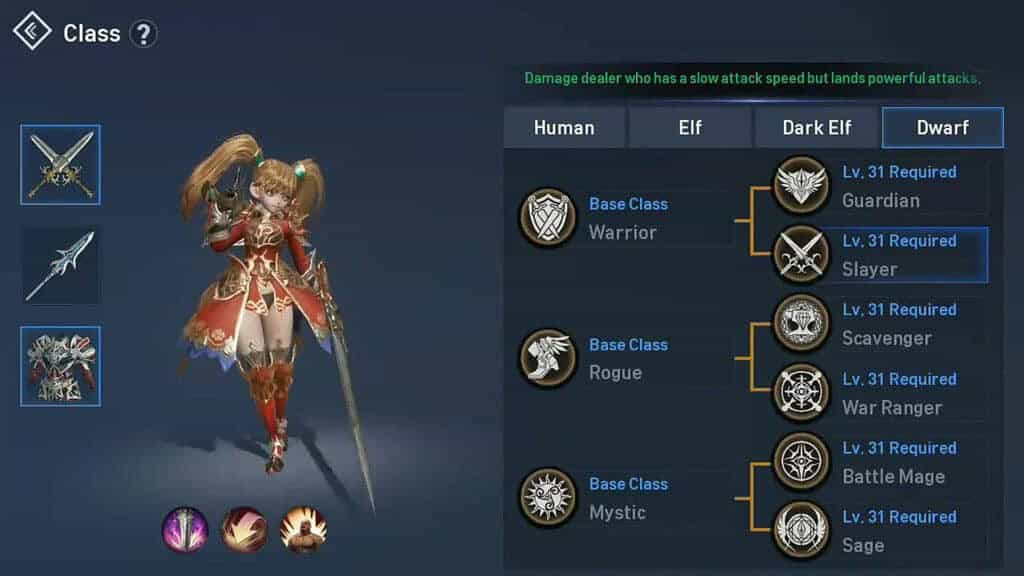The height and width of the screenshot is (576, 1024).
Task: Switch to the Human race tab
Action: click(564, 128)
